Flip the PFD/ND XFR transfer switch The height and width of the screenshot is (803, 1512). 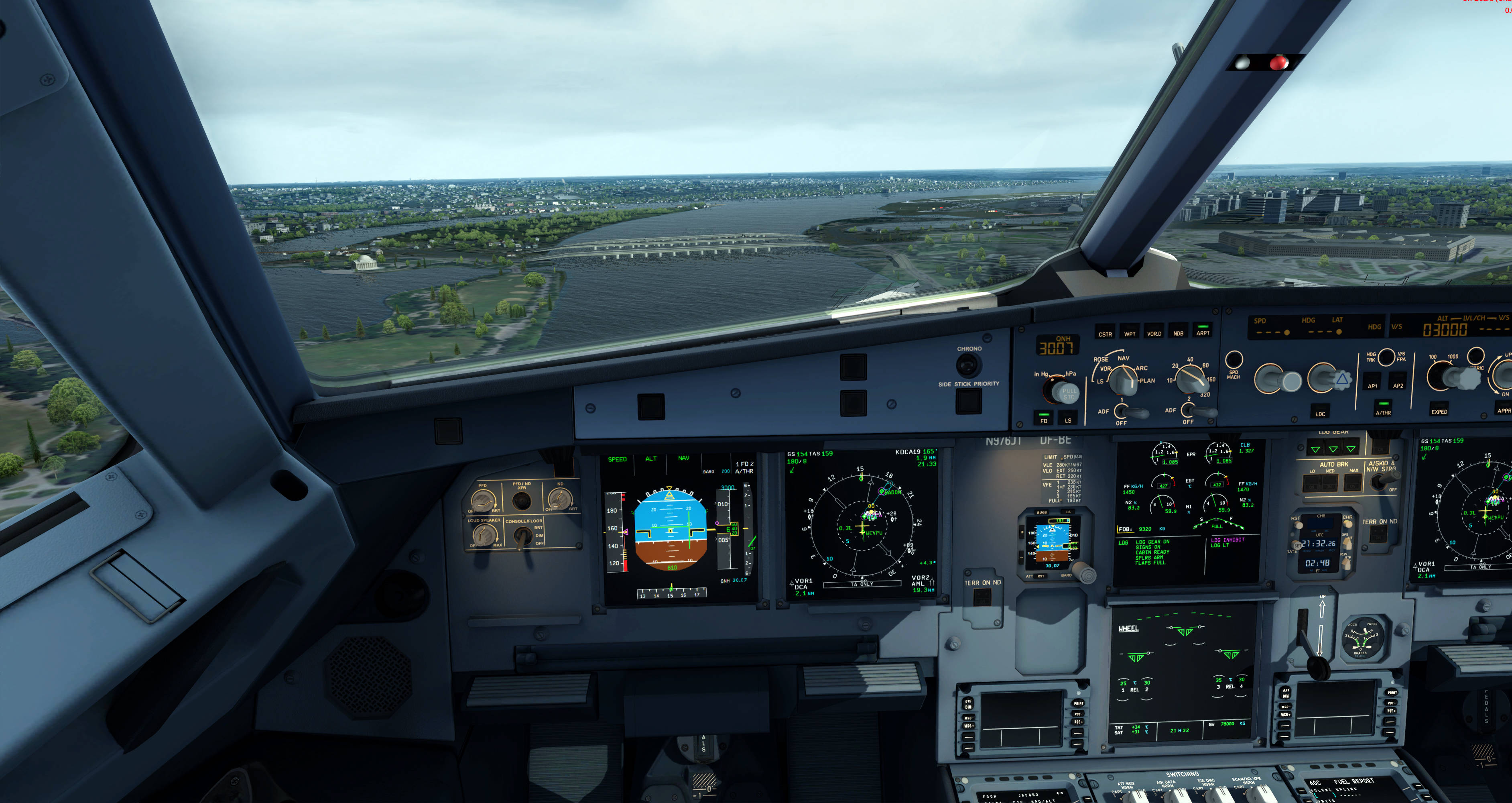click(522, 501)
